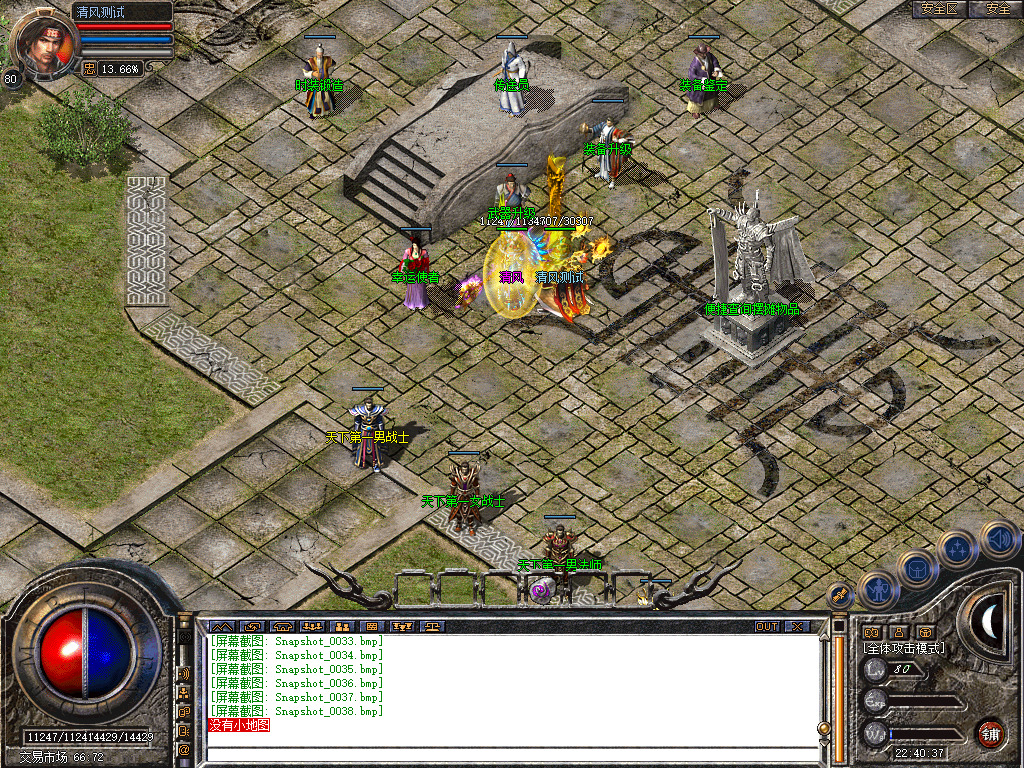Click the scale-shaped trade button on chat bar

431,626
